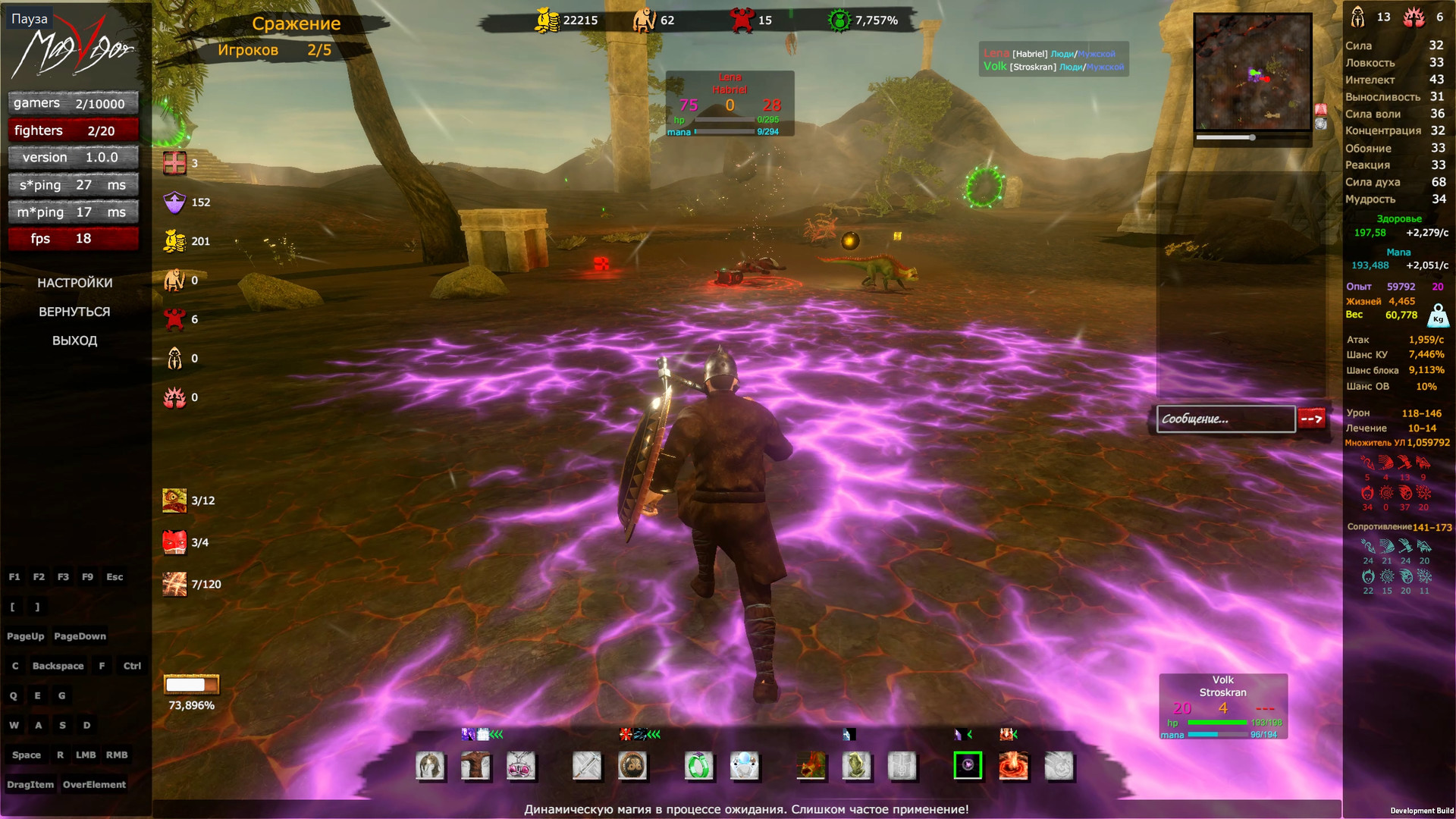Select the helmet slot in the hotbar

click(x=429, y=767)
